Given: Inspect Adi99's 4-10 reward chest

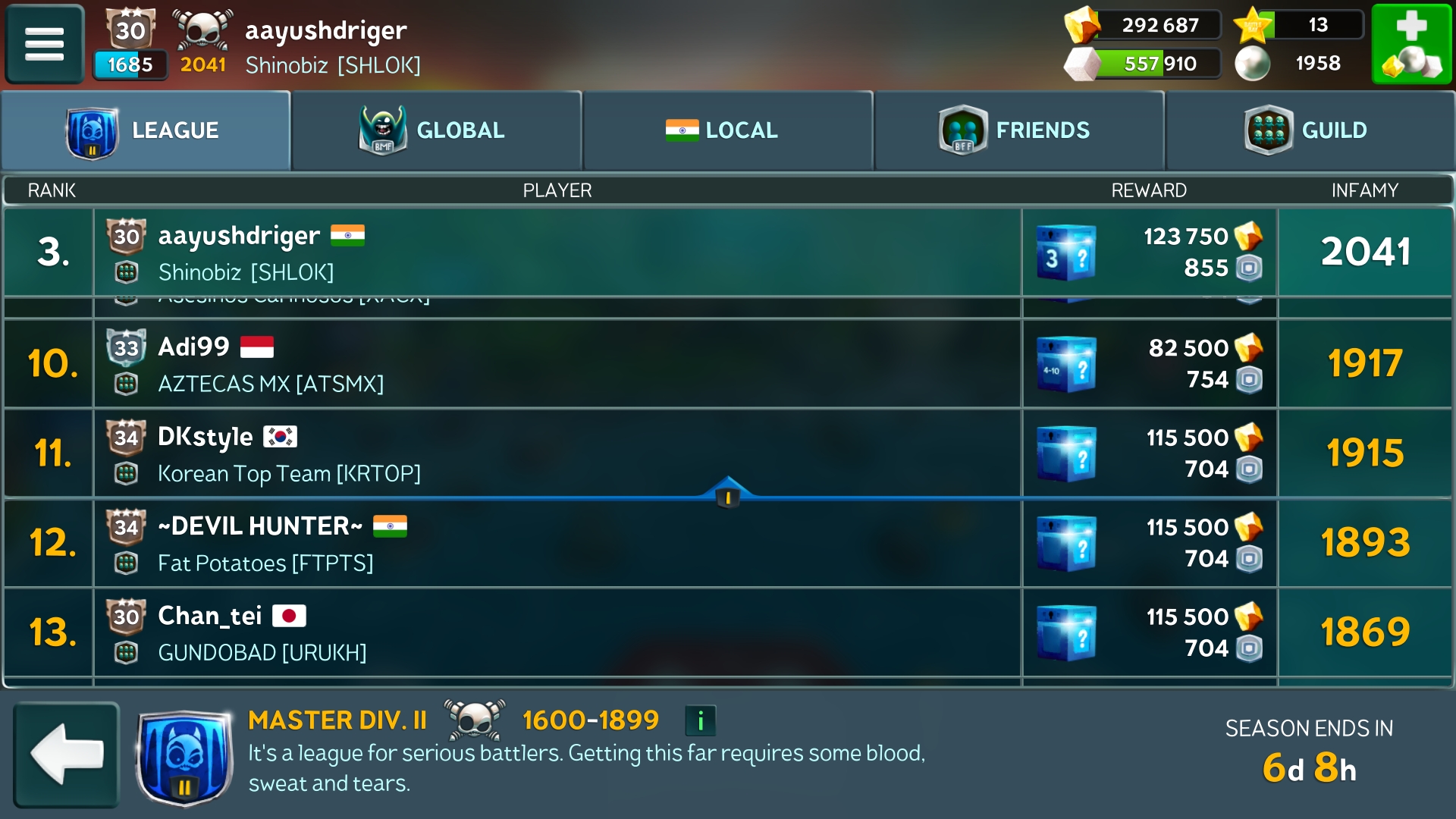Looking at the screenshot, I should [1066, 364].
